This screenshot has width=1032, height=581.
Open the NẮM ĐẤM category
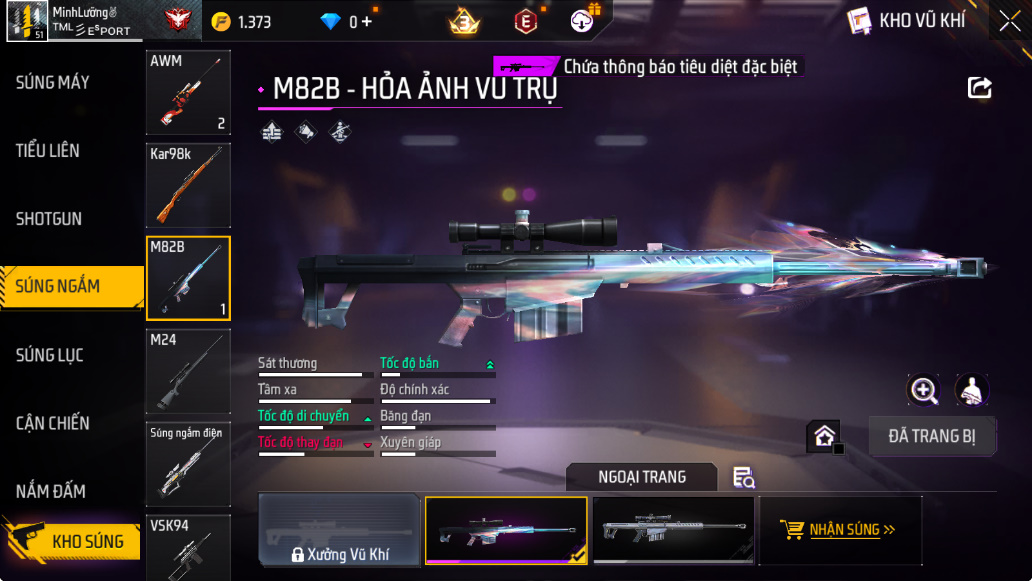[x=50, y=491]
